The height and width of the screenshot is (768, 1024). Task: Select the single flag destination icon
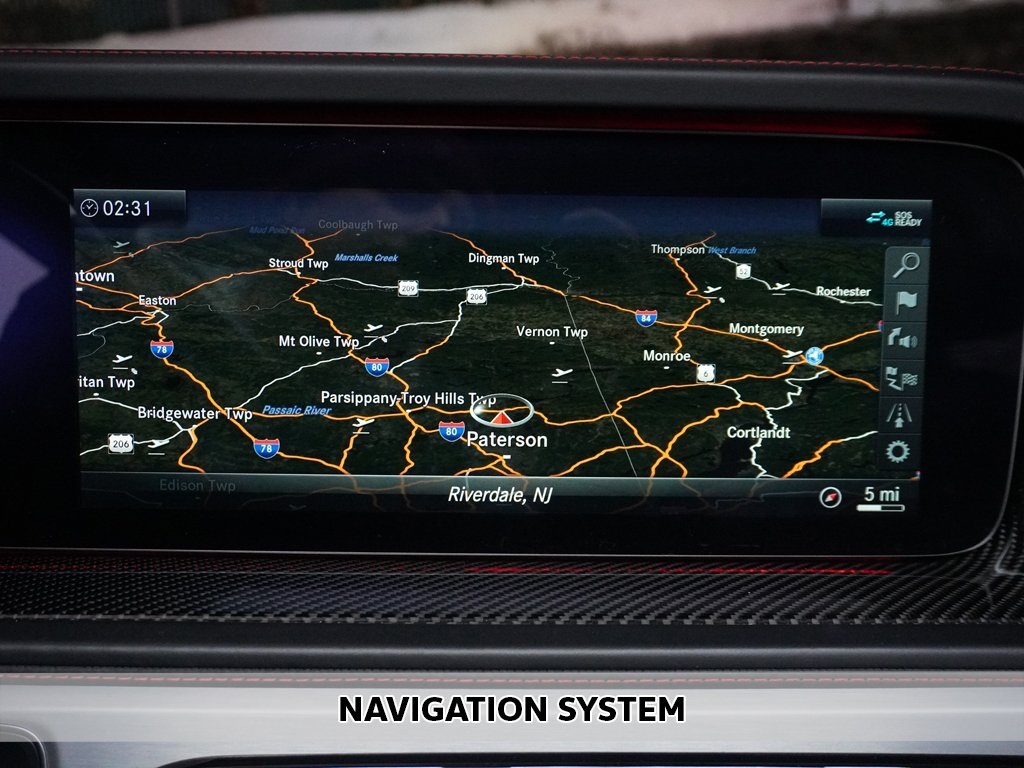[x=905, y=302]
